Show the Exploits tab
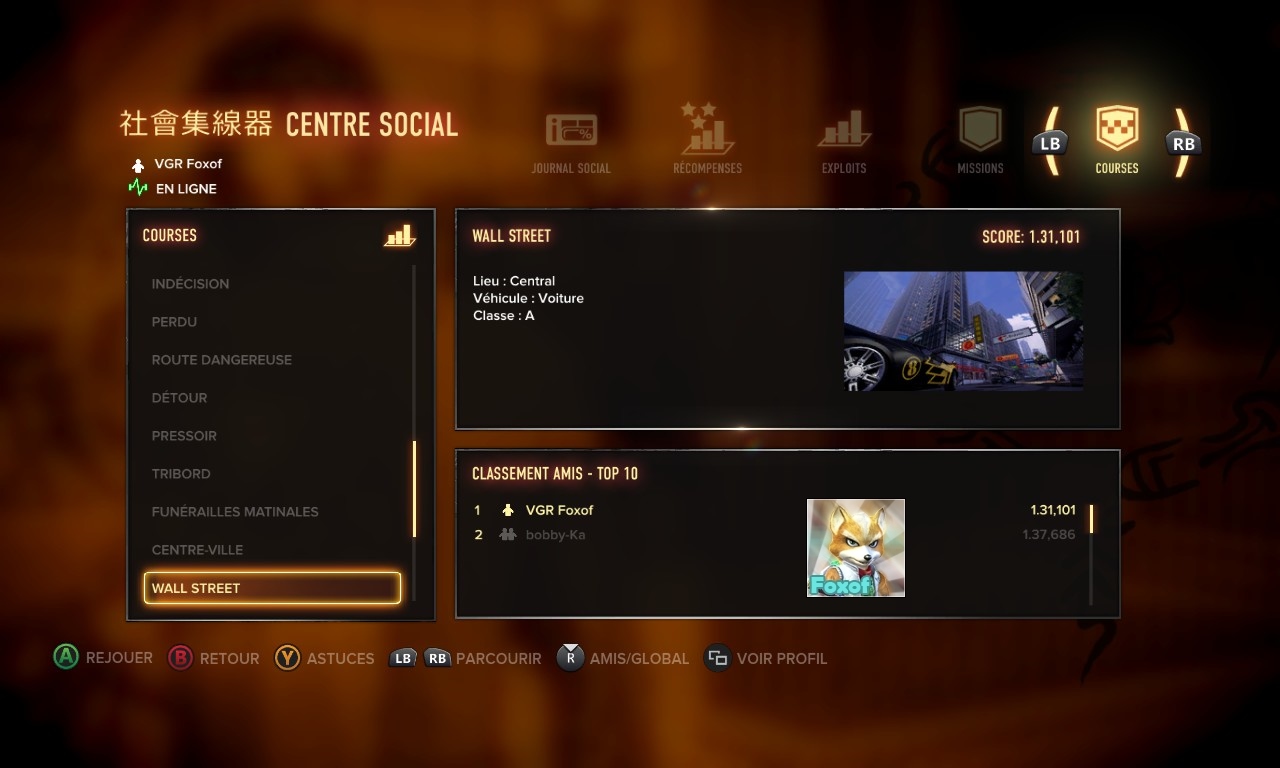 pos(844,144)
